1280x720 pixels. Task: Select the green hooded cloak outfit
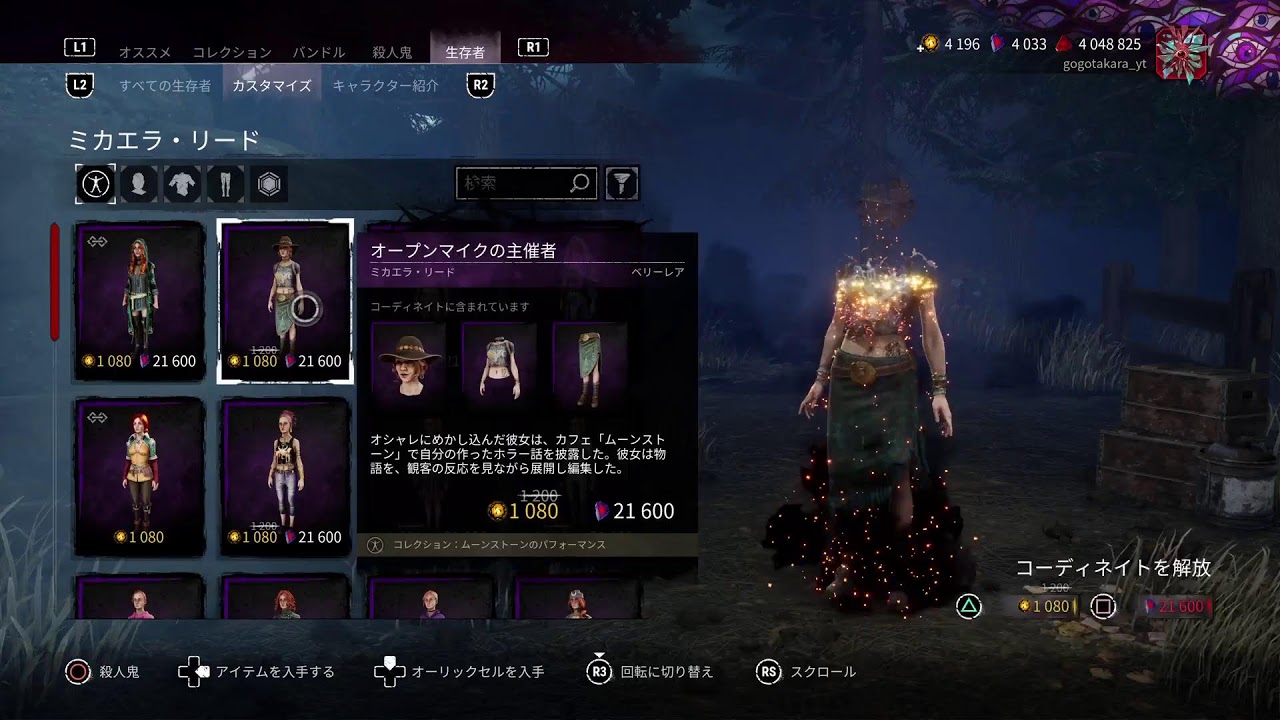click(x=140, y=301)
